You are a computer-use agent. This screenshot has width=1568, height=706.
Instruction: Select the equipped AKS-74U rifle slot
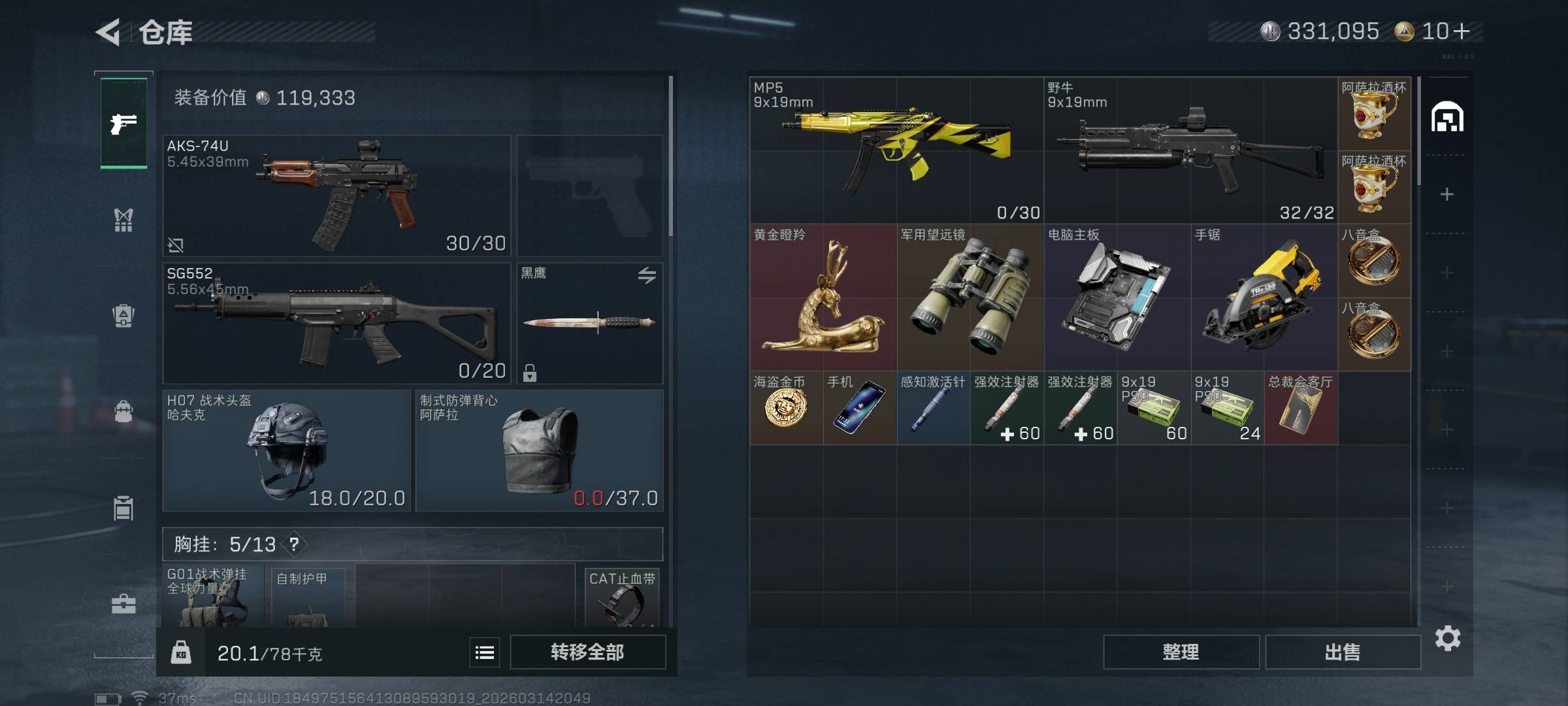coord(336,195)
